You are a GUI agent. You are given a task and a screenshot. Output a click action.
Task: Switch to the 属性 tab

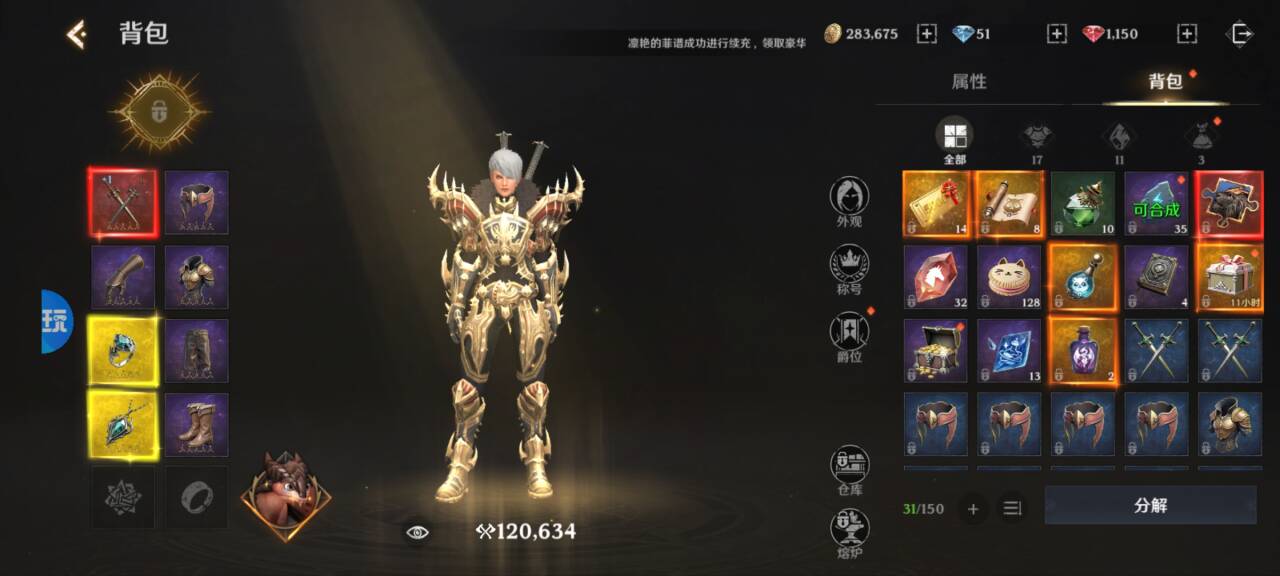(968, 82)
